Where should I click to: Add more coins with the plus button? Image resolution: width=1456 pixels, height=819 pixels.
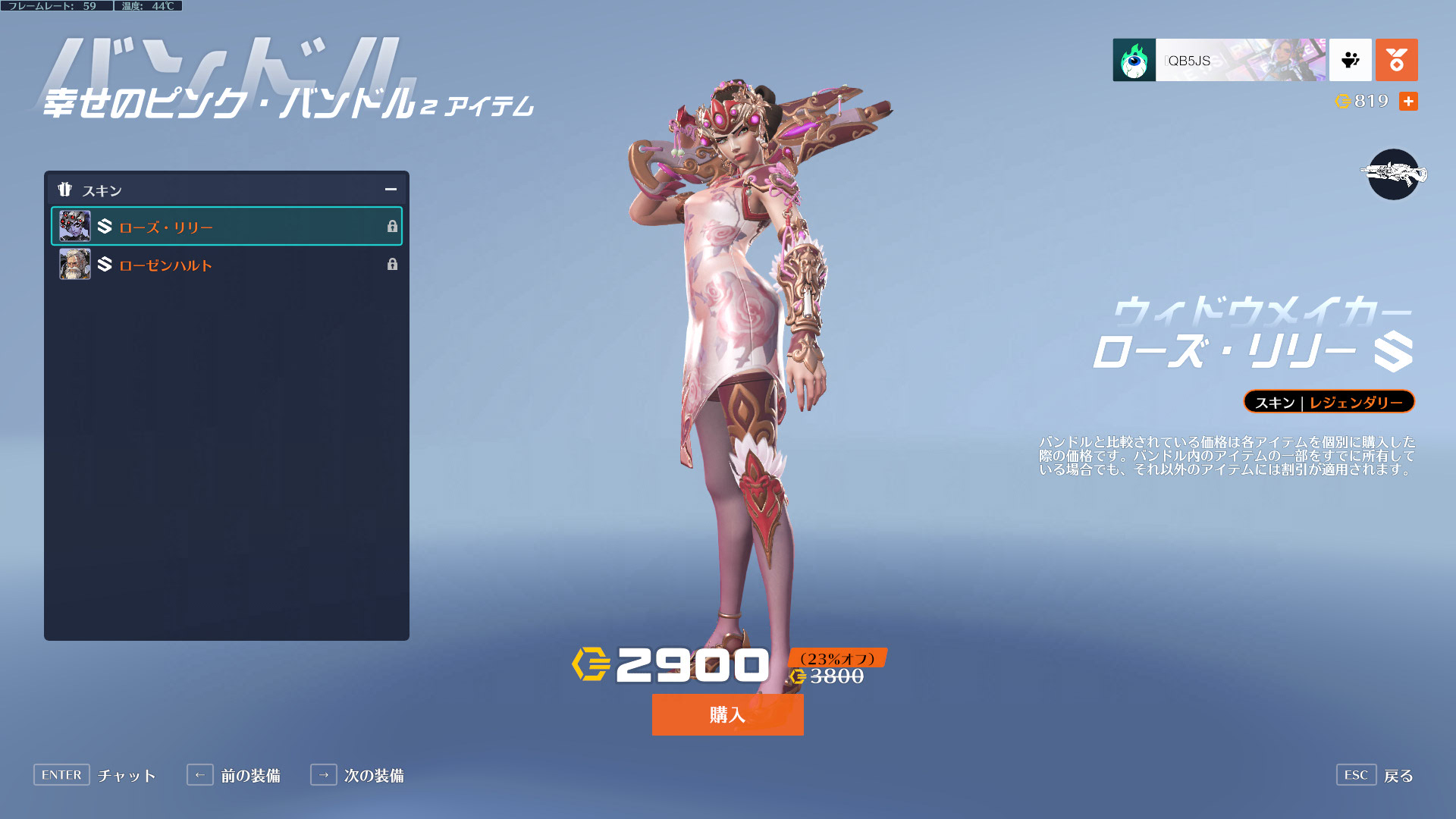click(x=1408, y=102)
